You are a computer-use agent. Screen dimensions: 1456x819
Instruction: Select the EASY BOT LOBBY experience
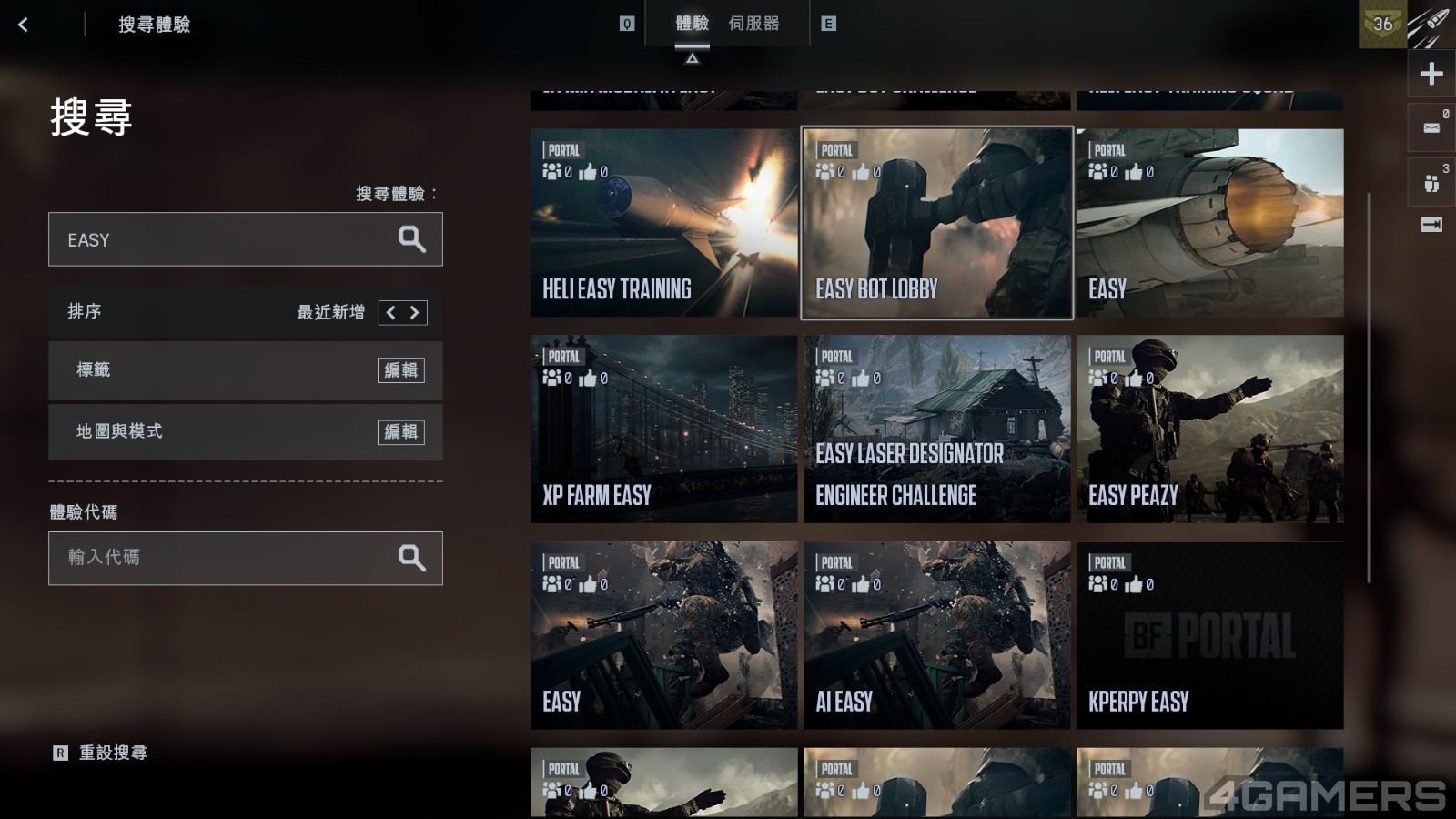936,223
